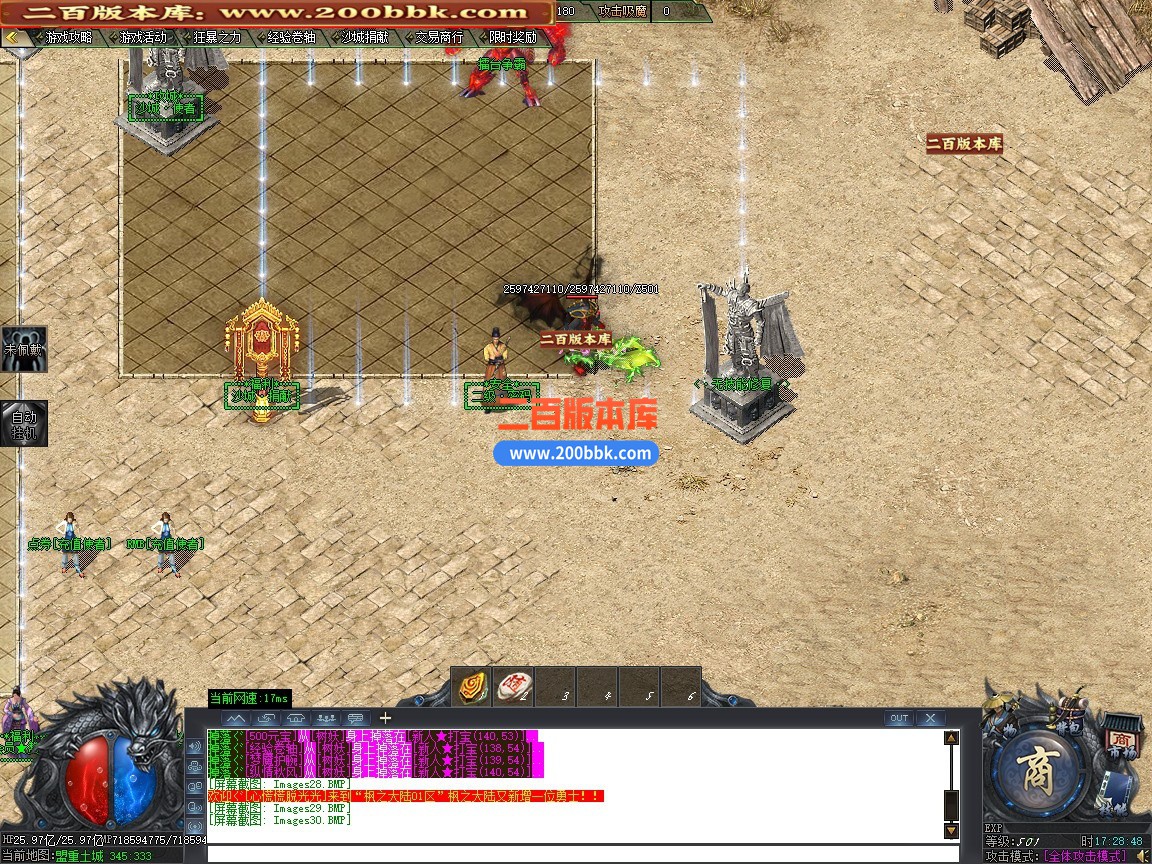Toggle the 自动挂机 auto-battle button
Screen dimensions: 1152x864
22,424
